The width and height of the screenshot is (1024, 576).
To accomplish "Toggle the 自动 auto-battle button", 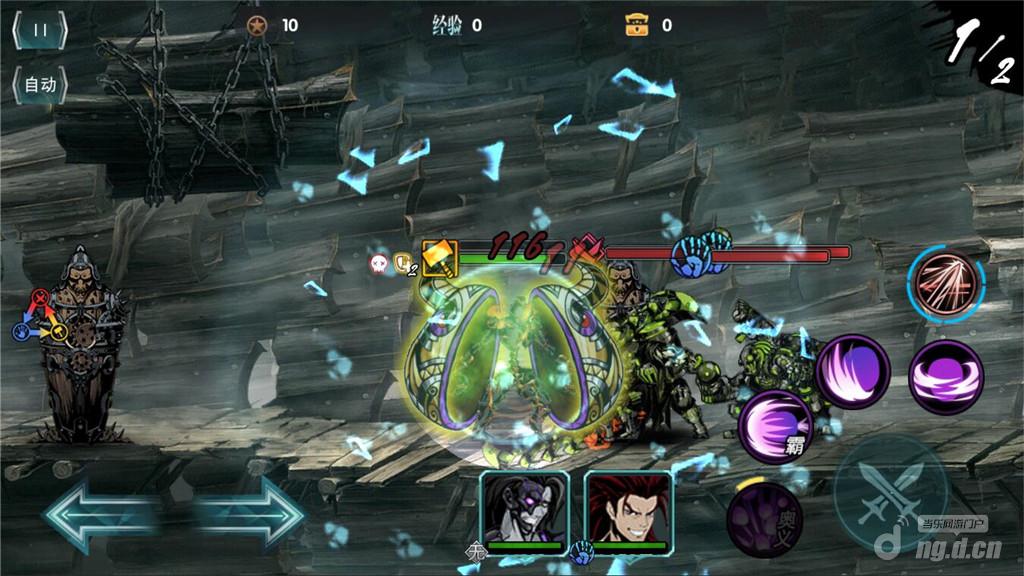I will pos(40,85).
